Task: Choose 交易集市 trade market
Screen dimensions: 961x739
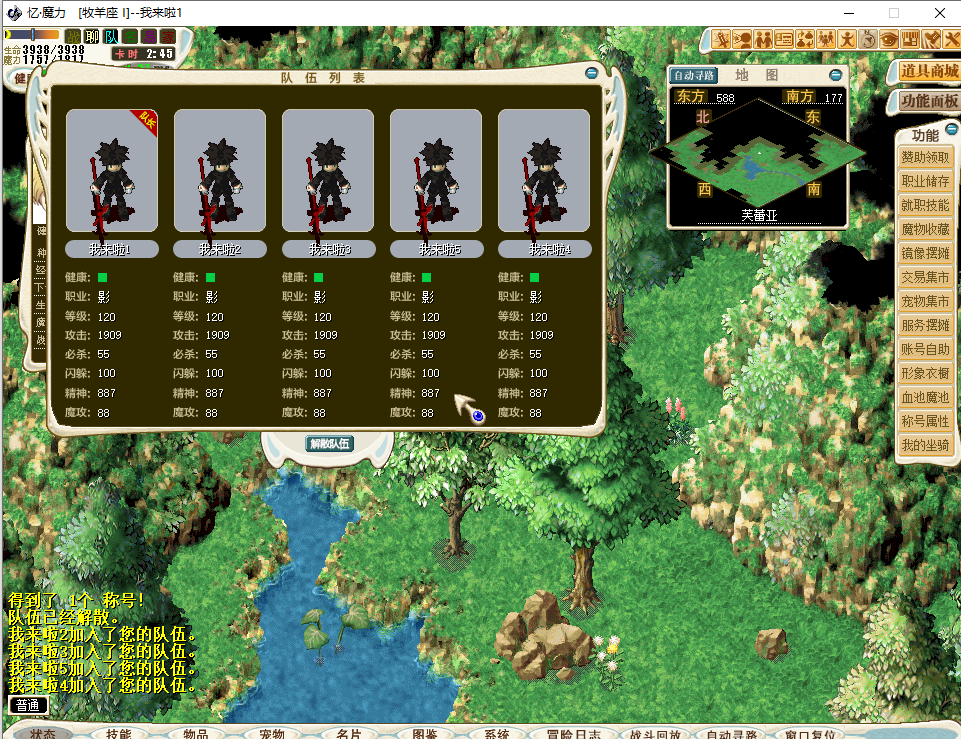Action: (925, 278)
